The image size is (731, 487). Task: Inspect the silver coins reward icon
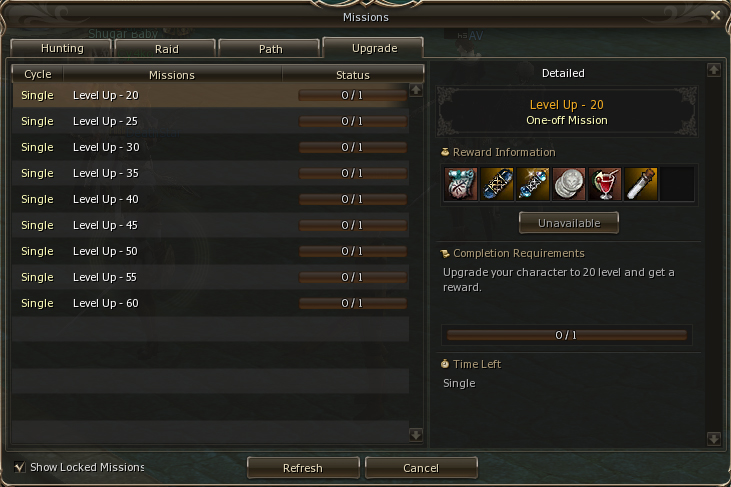tap(569, 184)
